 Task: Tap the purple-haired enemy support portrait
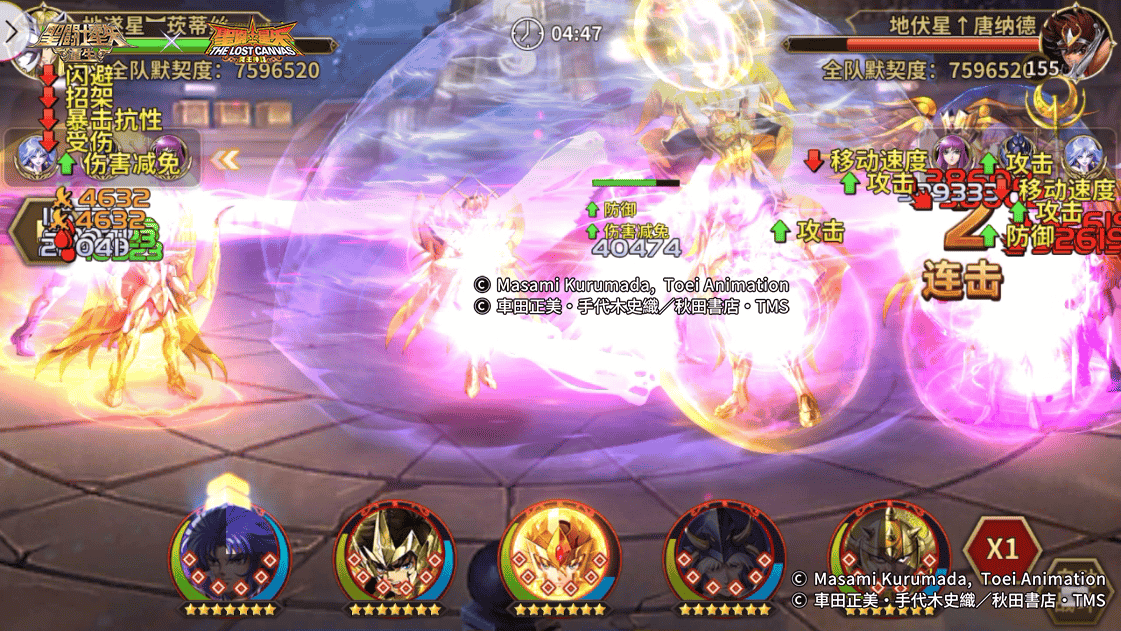pos(951,156)
